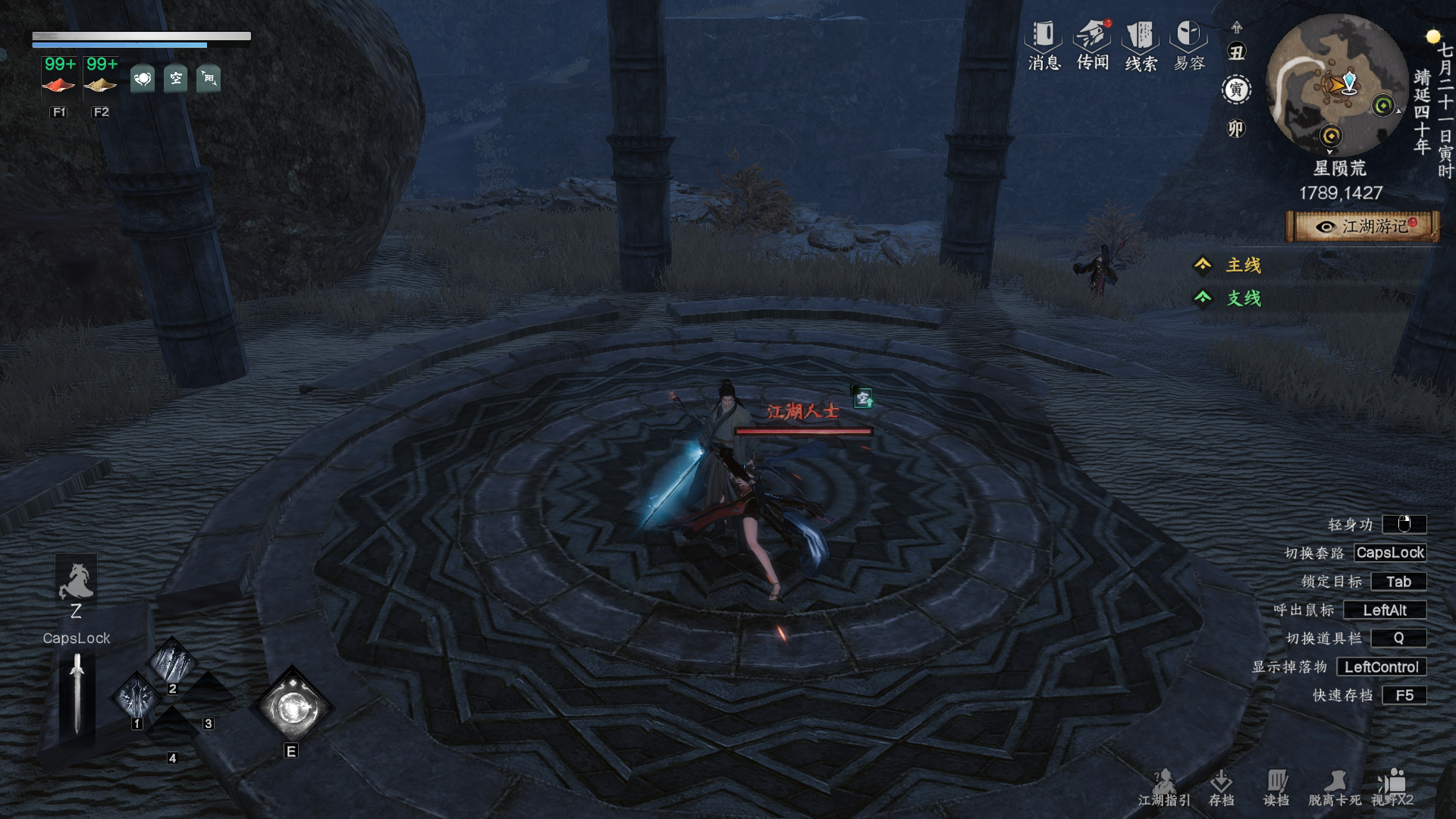This screenshot has height=819, width=1456.
Task: Click the circular minimap
Action: point(1336,85)
